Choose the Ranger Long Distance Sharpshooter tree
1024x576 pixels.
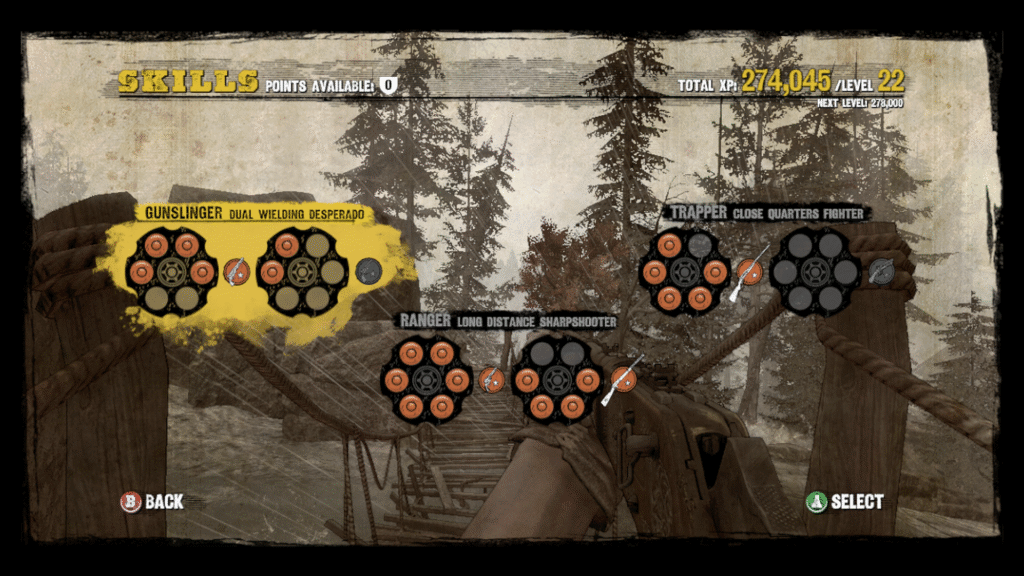[507, 321]
